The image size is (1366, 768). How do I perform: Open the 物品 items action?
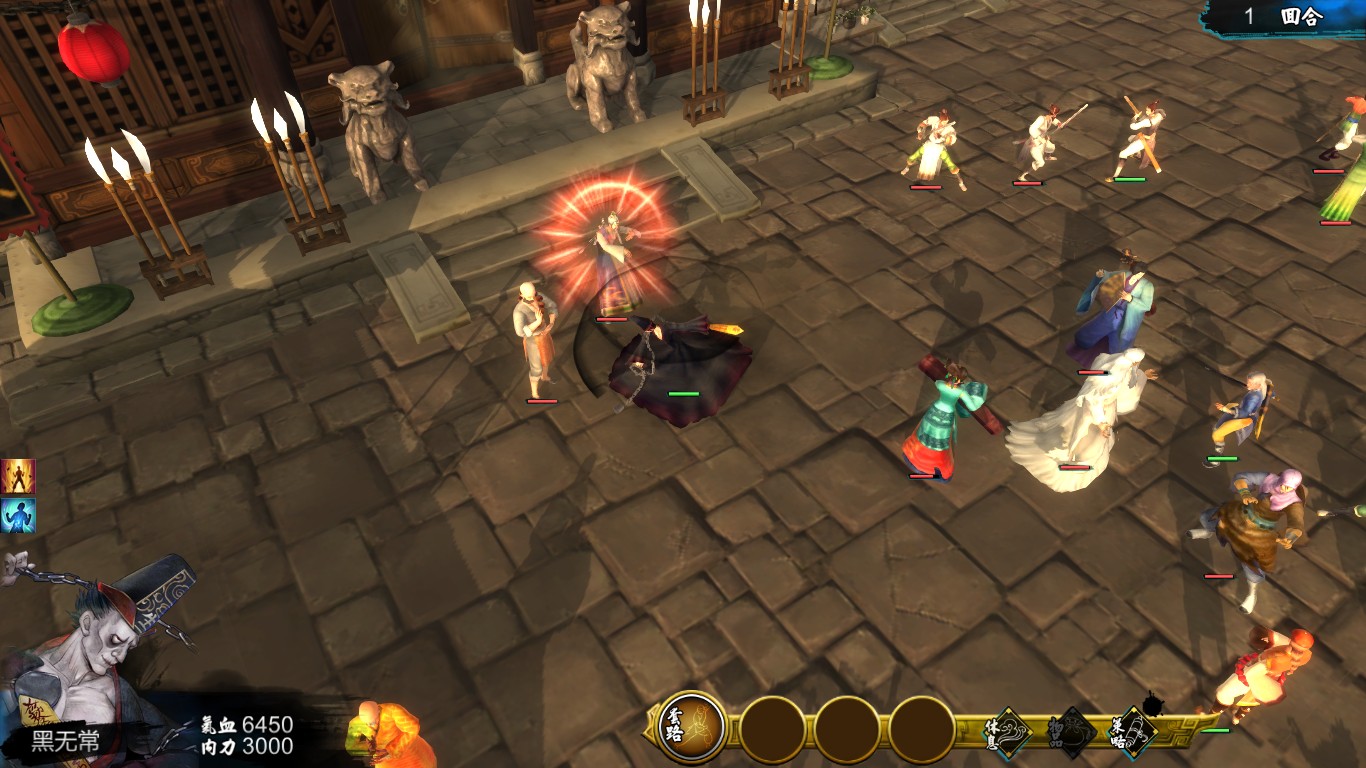tap(1072, 731)
